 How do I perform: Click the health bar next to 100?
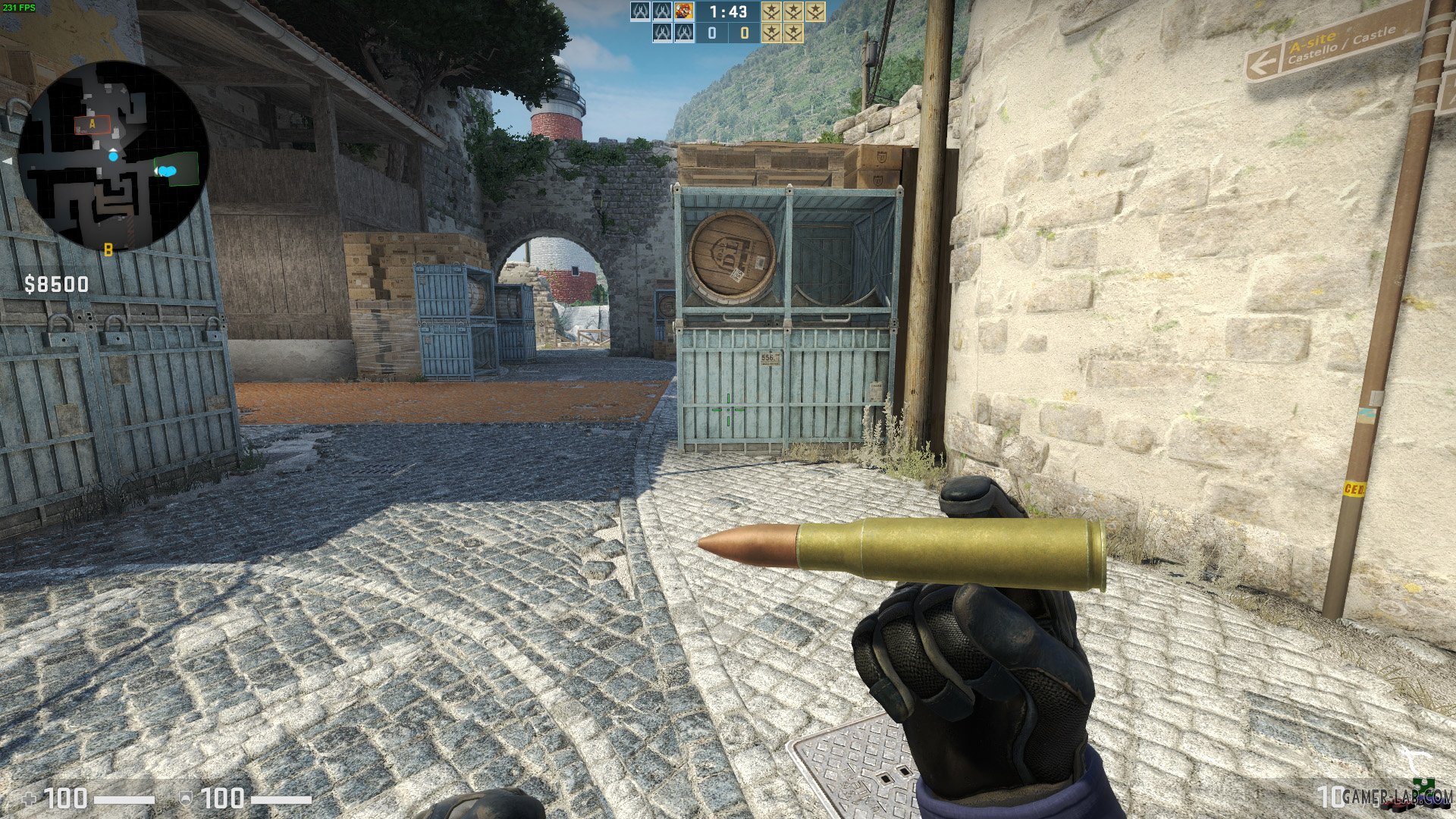(125, 799)
